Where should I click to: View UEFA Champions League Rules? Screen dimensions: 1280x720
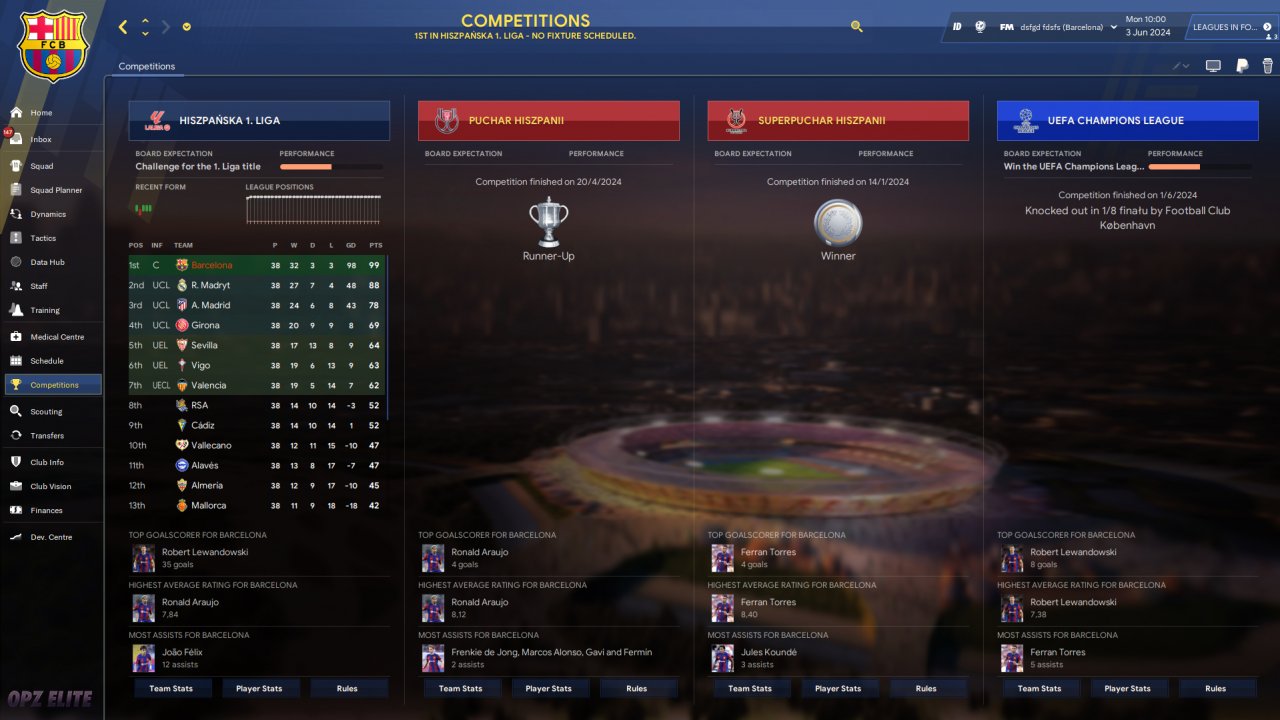pyautogui.click(x=1215, y=688)
